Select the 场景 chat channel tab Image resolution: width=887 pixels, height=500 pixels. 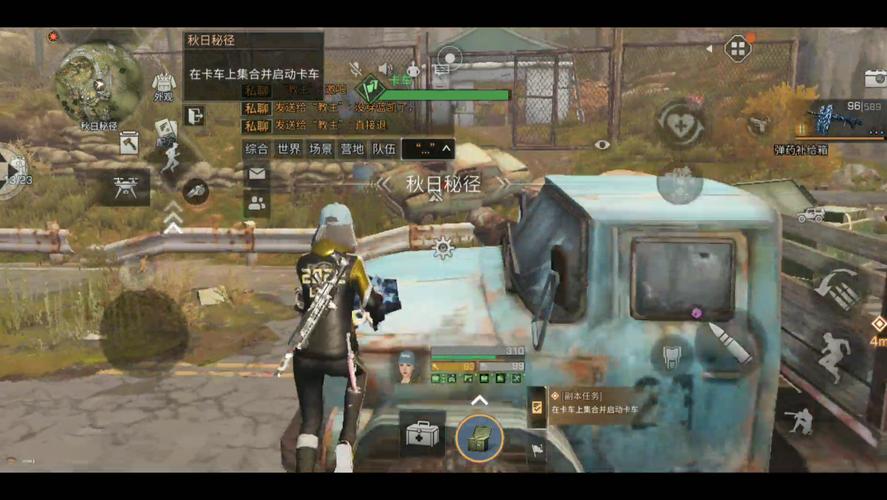pyautogui.click(x=320, y=149)
